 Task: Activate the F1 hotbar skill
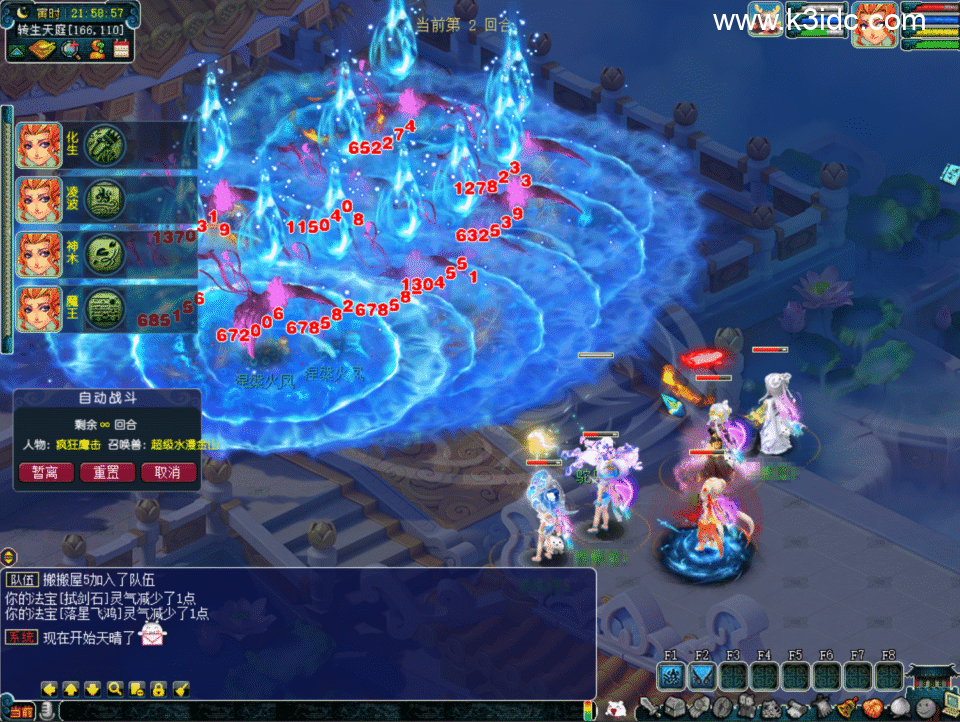pyautogui.click(x=671, y=676)
